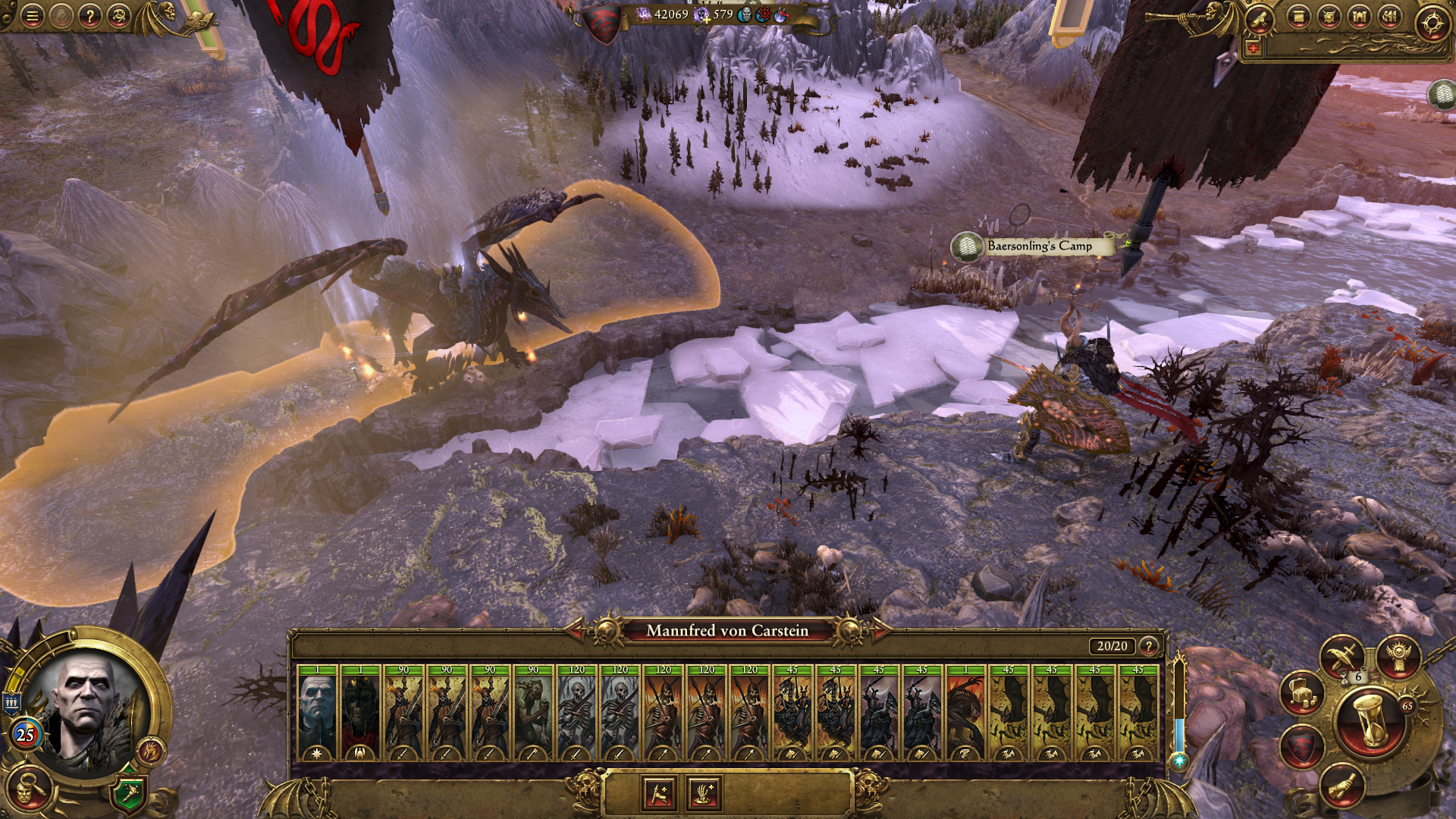The width and height of the screenshot is (1456, 819).
Task: Open the treasure chest treasury button
Action: (x=1301, y=693)
